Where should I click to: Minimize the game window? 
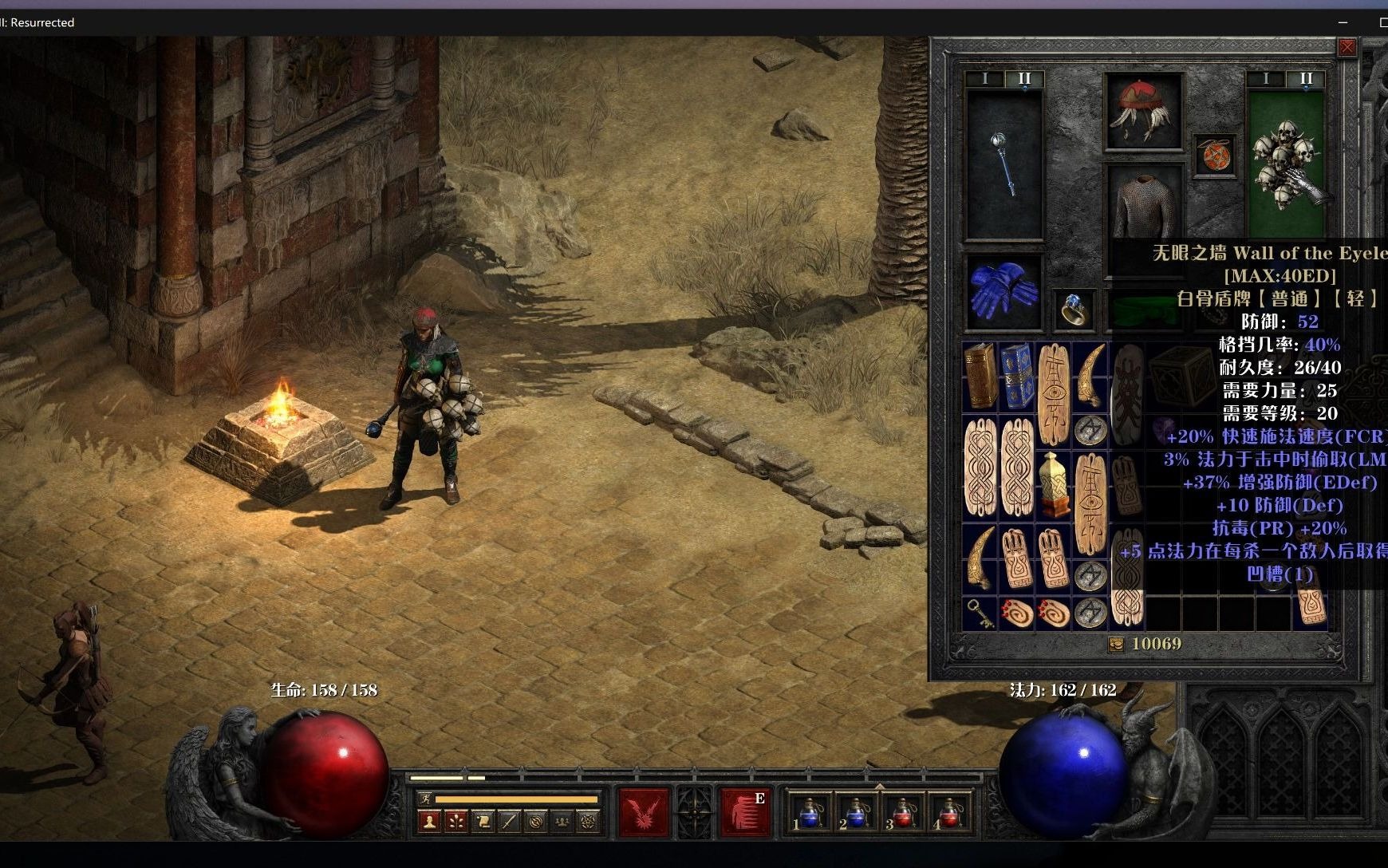point(1343,22)
